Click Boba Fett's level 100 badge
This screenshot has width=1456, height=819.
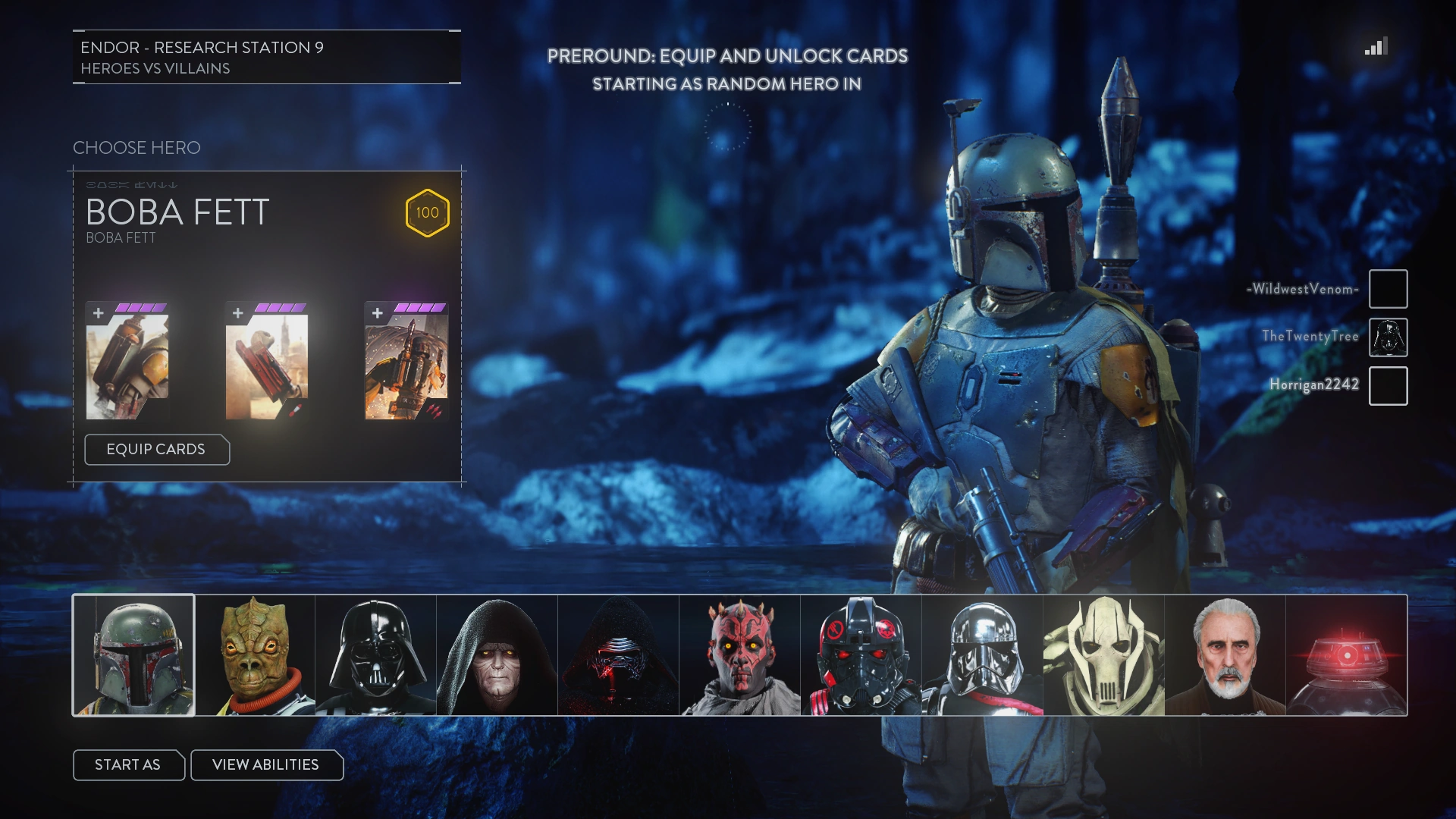(x=427, y=213)
